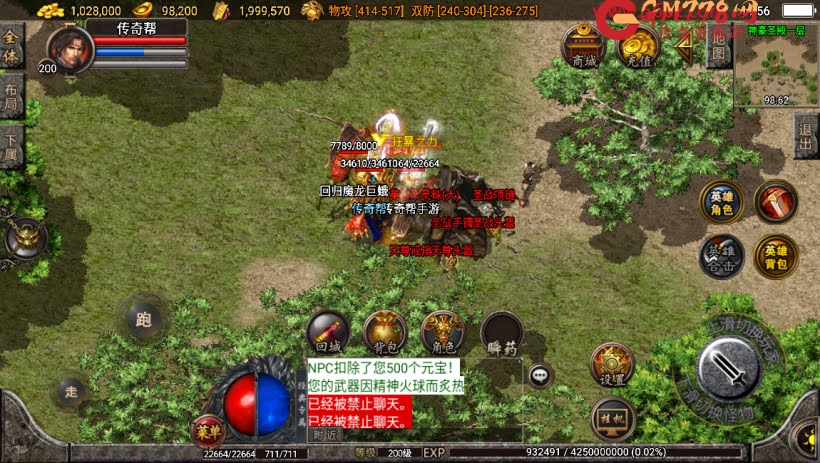
Task: Open the chat speech bubble button
Action: coord(541,376)
